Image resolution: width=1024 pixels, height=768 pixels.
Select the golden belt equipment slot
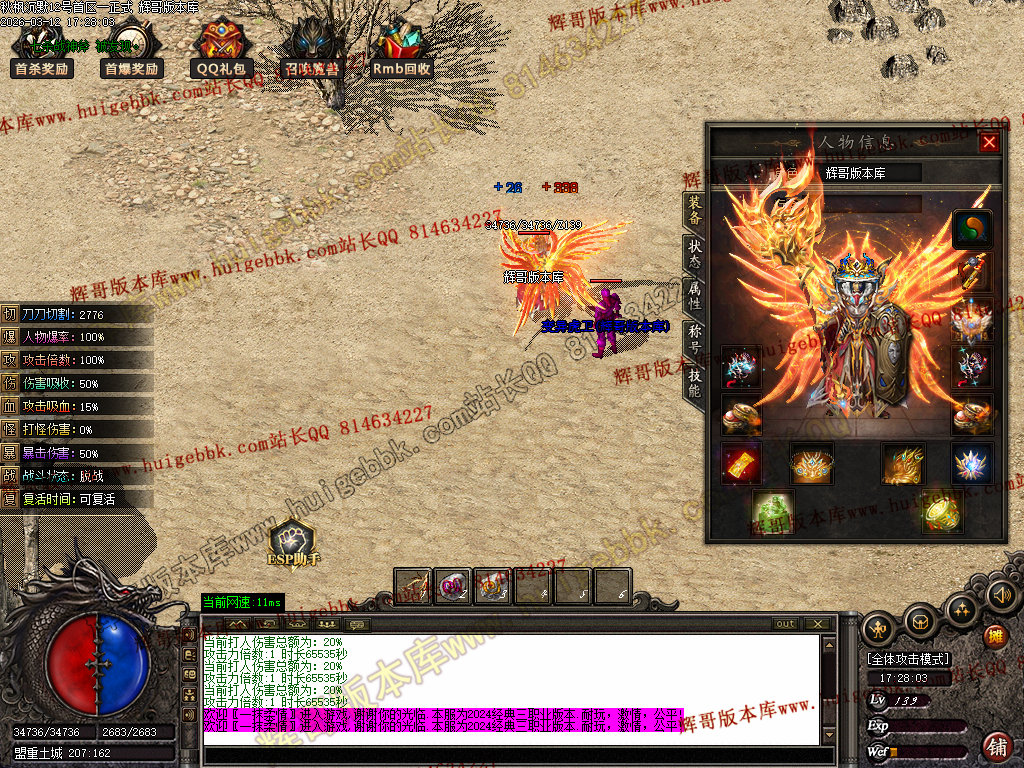click(x=811, y=464)
